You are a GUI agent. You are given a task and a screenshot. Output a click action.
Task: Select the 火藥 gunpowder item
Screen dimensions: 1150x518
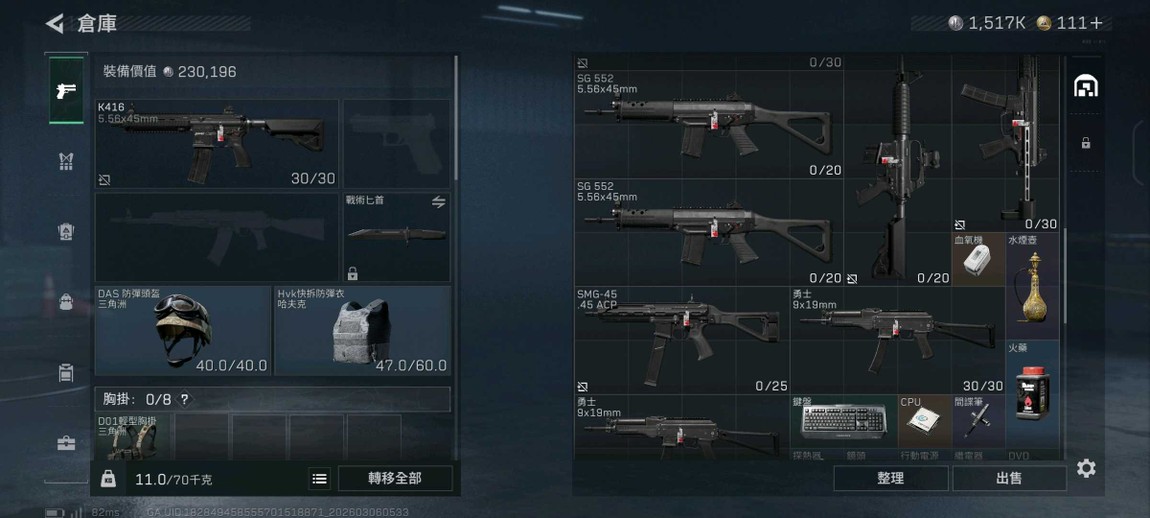point(1032,393)
